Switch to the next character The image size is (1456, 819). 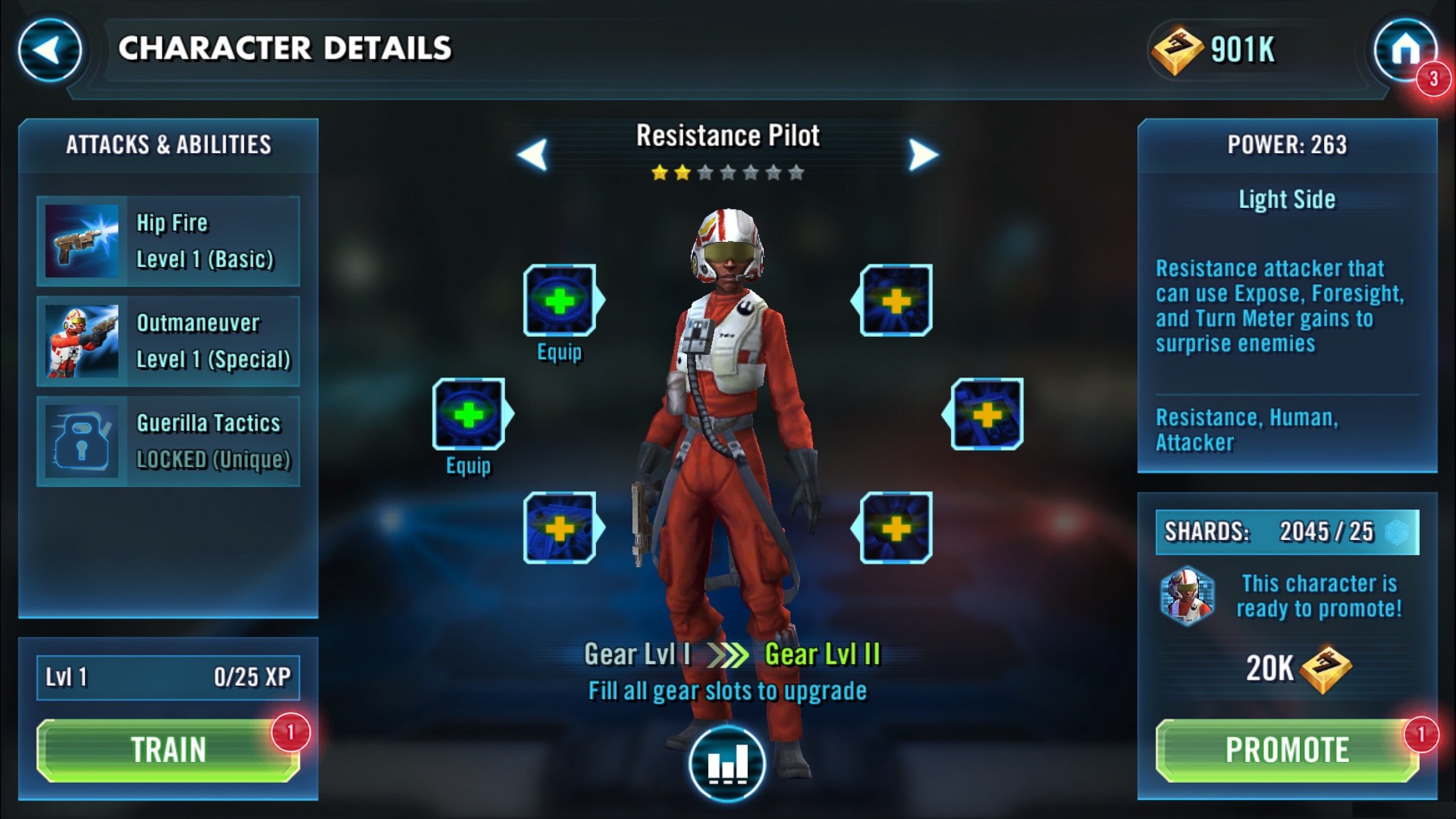click(923, 155)
